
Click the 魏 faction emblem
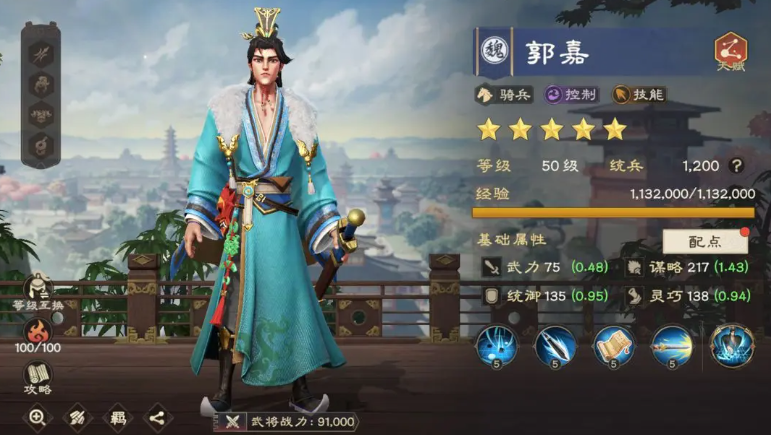[x=495, y=52]
